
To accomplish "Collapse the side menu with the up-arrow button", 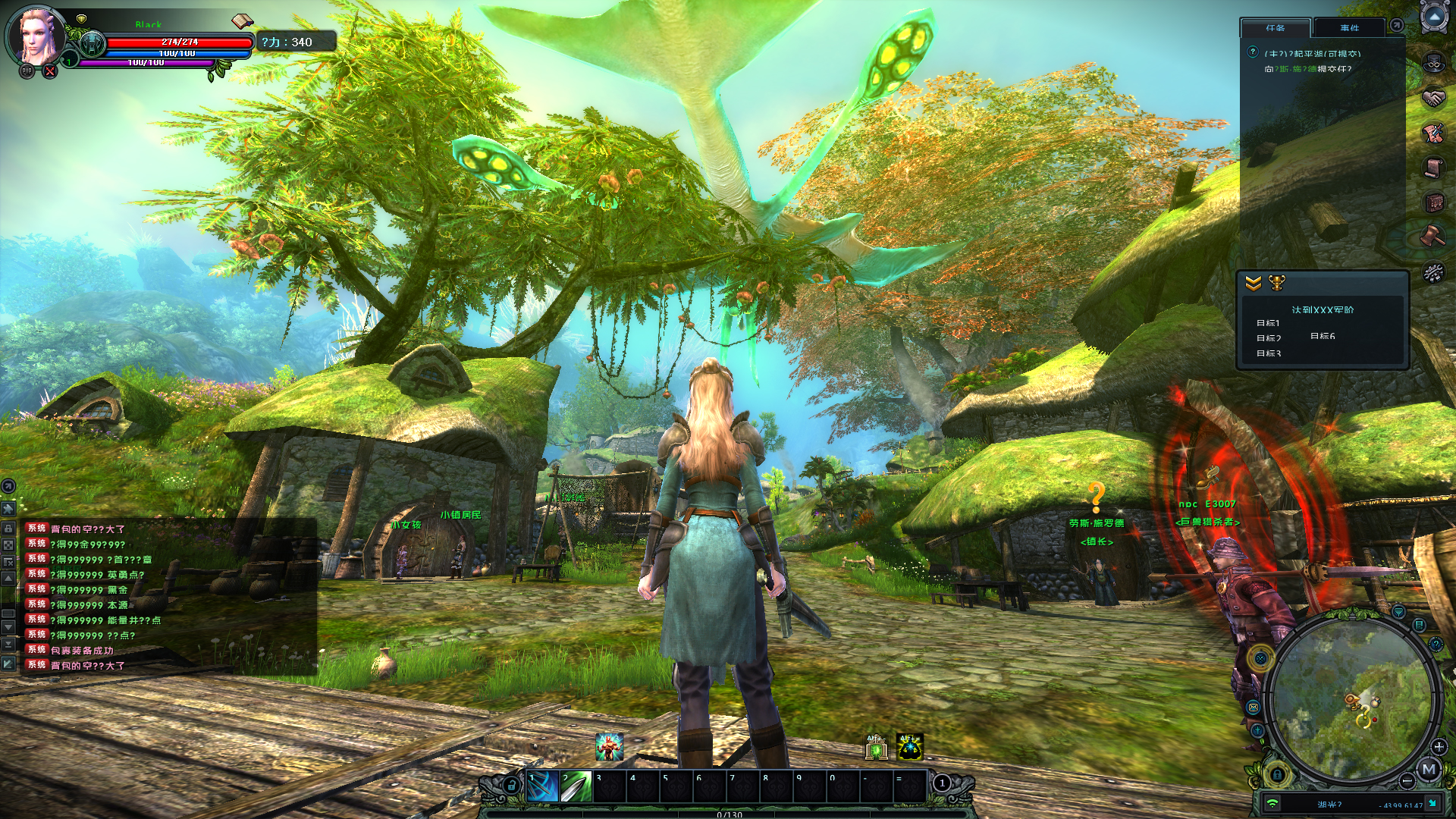I will point(1434,17).
